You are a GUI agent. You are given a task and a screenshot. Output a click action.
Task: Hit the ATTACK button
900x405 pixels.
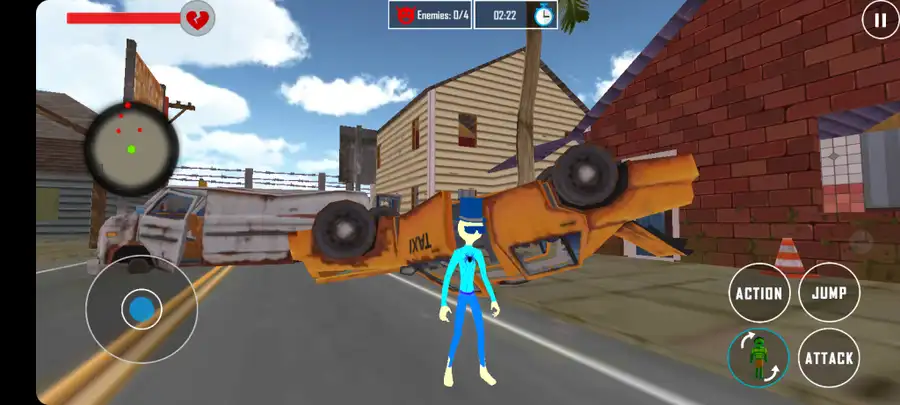click(829, 358)
